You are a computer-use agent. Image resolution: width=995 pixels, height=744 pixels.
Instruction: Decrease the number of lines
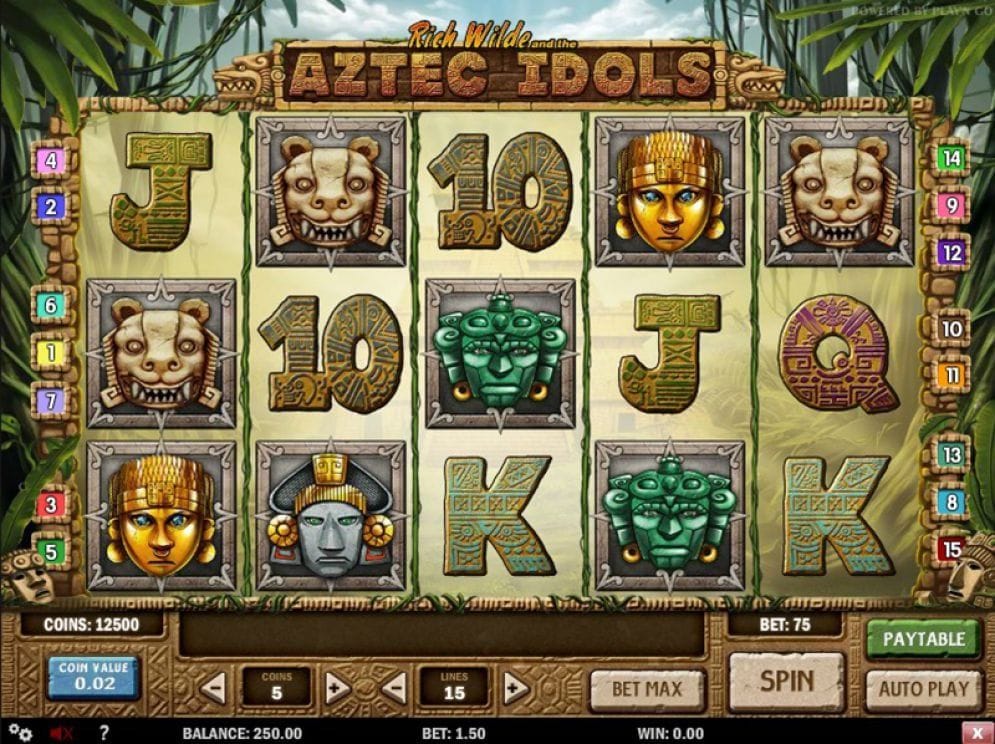[x=392, y=687]
